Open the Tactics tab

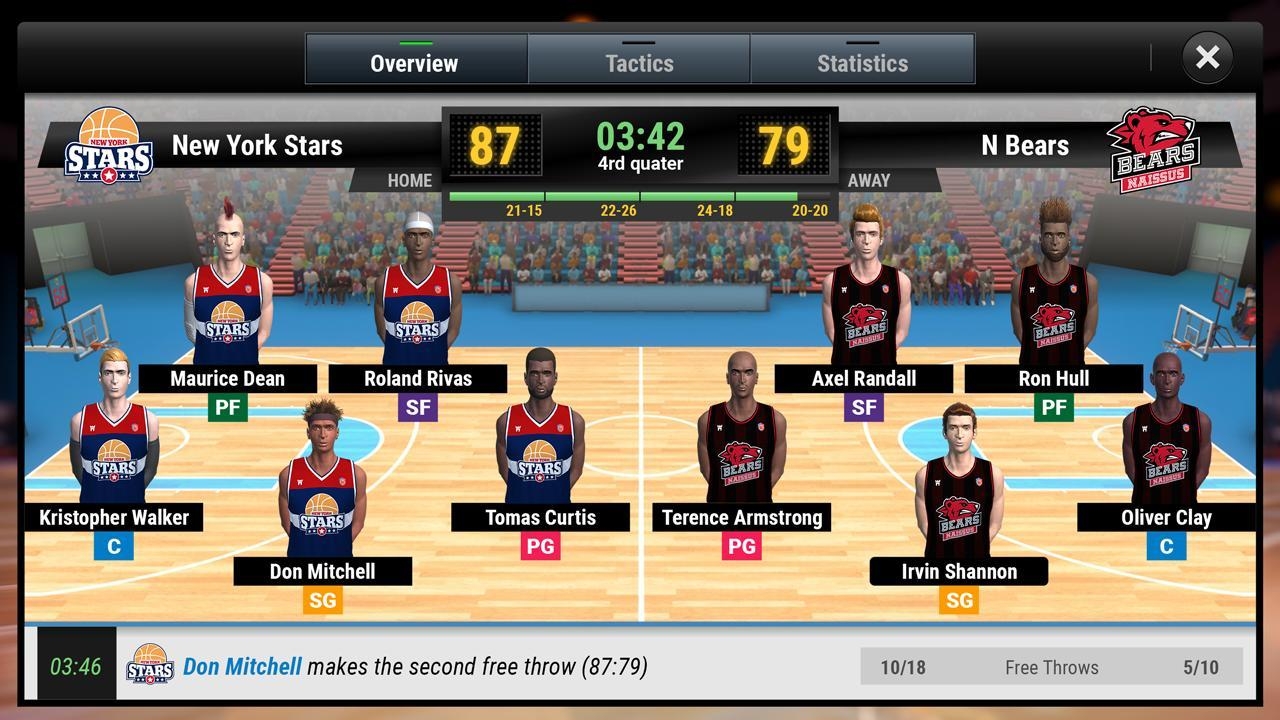pos(639,62)
